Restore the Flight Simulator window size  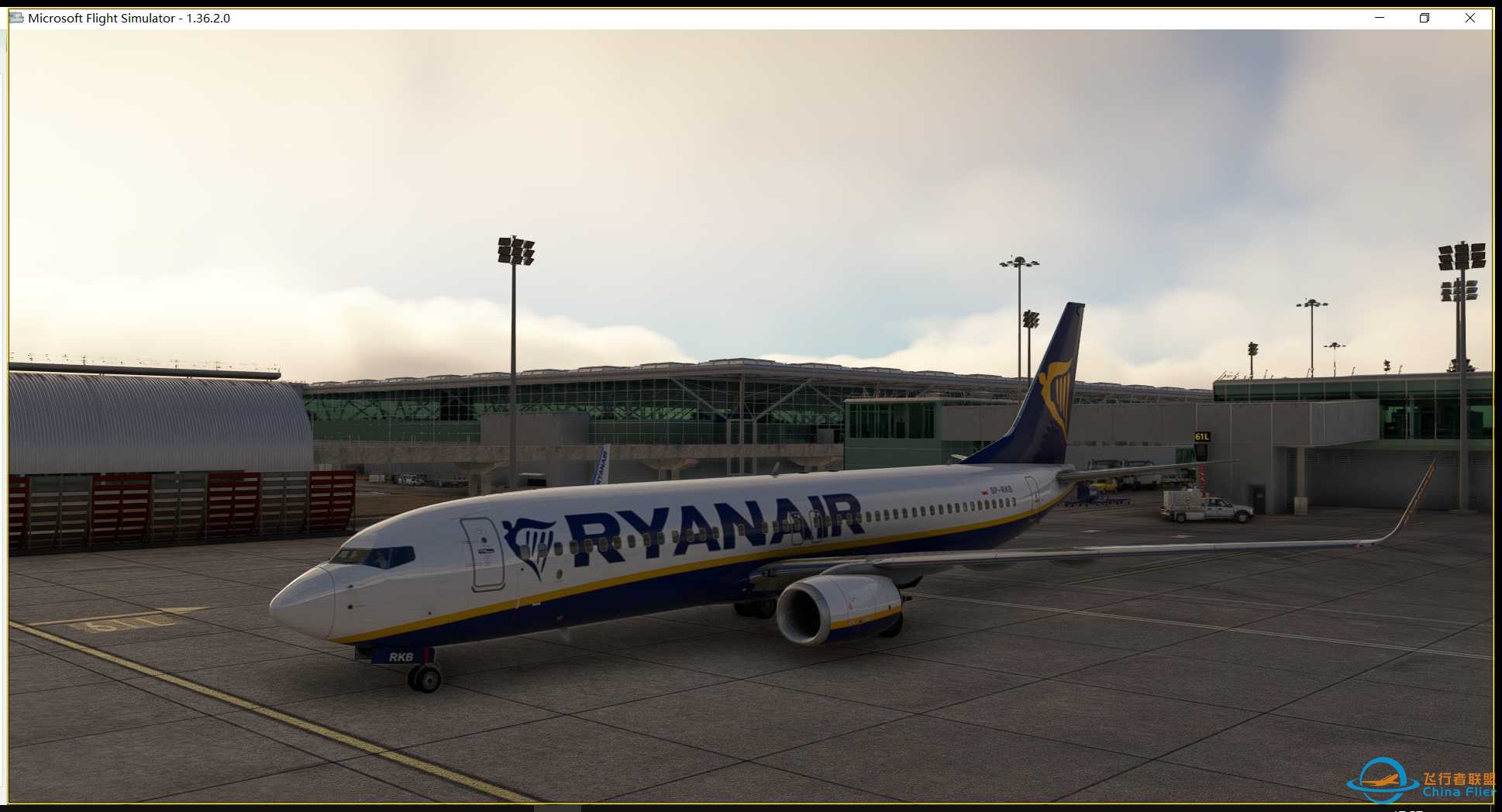(x=1424, y=17)
